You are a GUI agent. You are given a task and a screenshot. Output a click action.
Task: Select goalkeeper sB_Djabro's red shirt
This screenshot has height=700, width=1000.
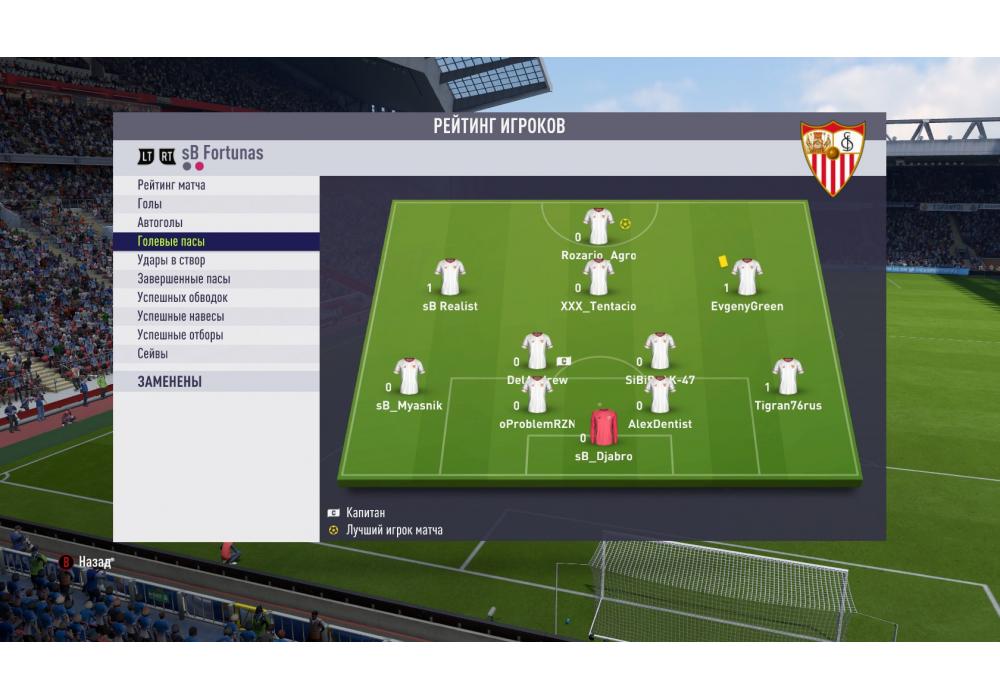coord(603,426)
